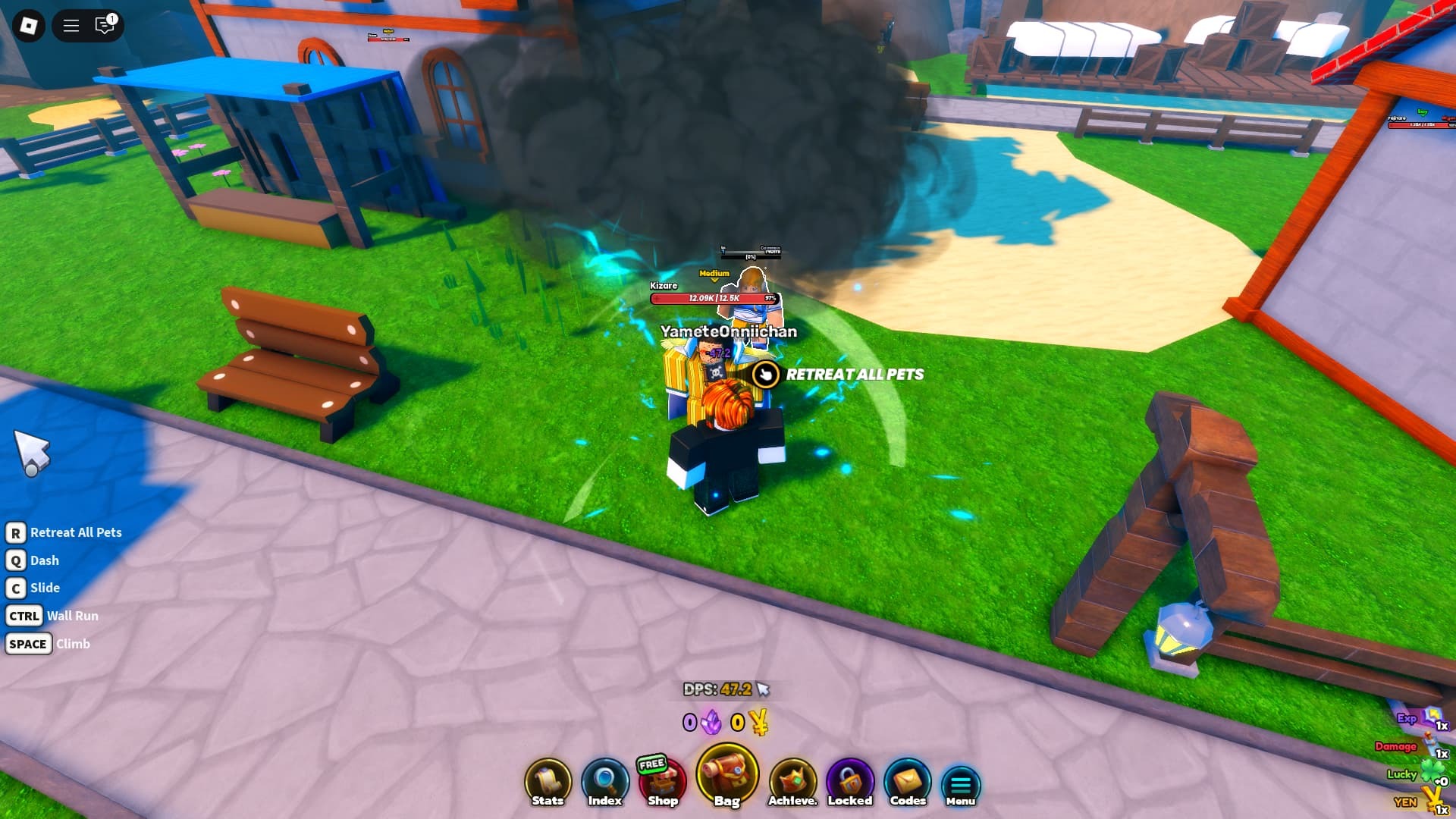Click the Locked padlock button

tap(850, 783)
